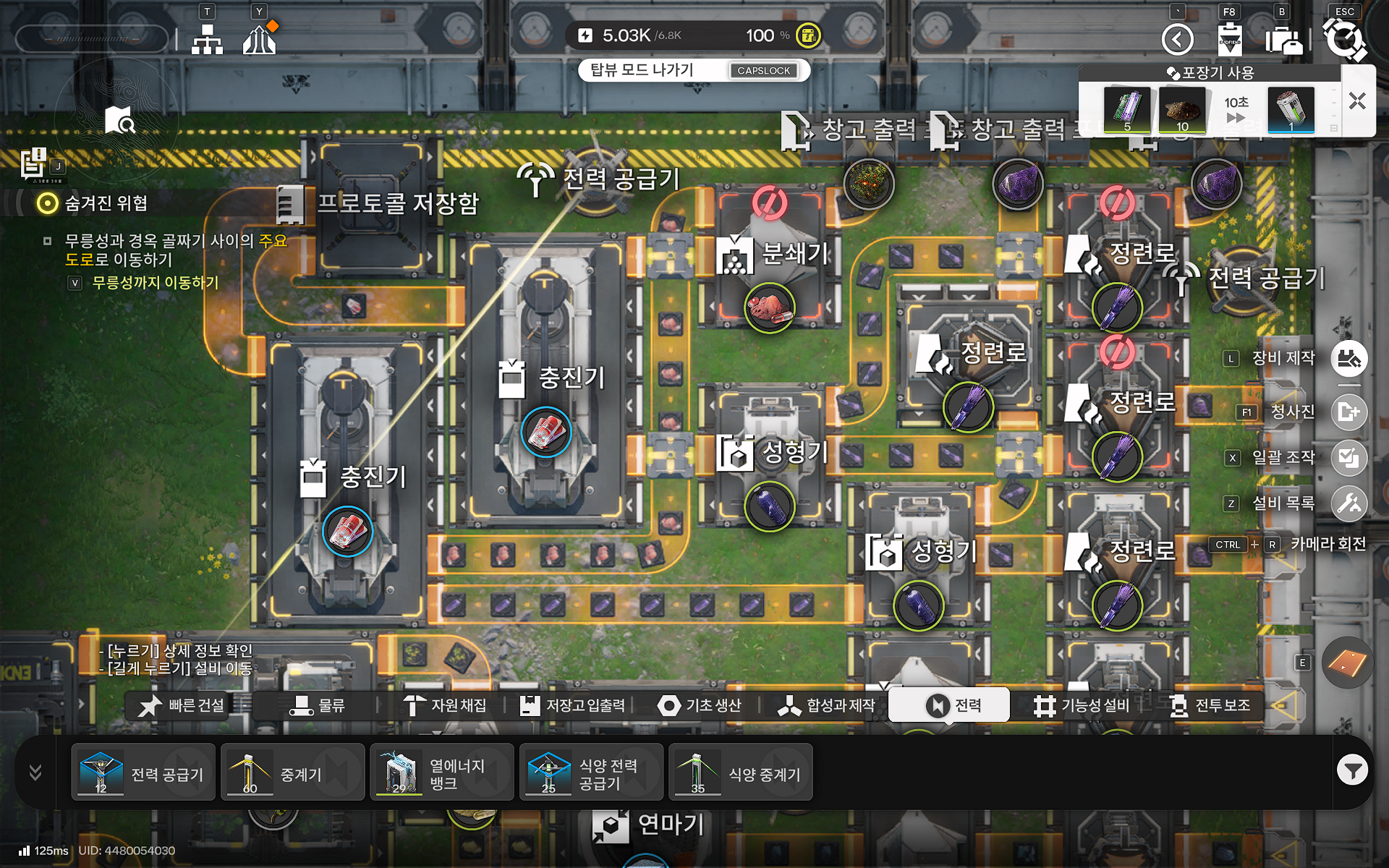Viewport: 1389px width, 868px height.
Task: Select the 식양 중계기 build item
Action: (740, 773)
